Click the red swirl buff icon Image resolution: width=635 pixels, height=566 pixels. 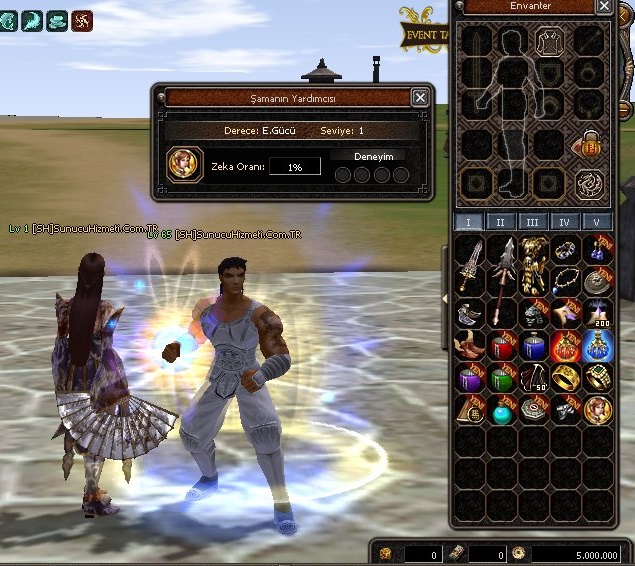pos(82,19)
